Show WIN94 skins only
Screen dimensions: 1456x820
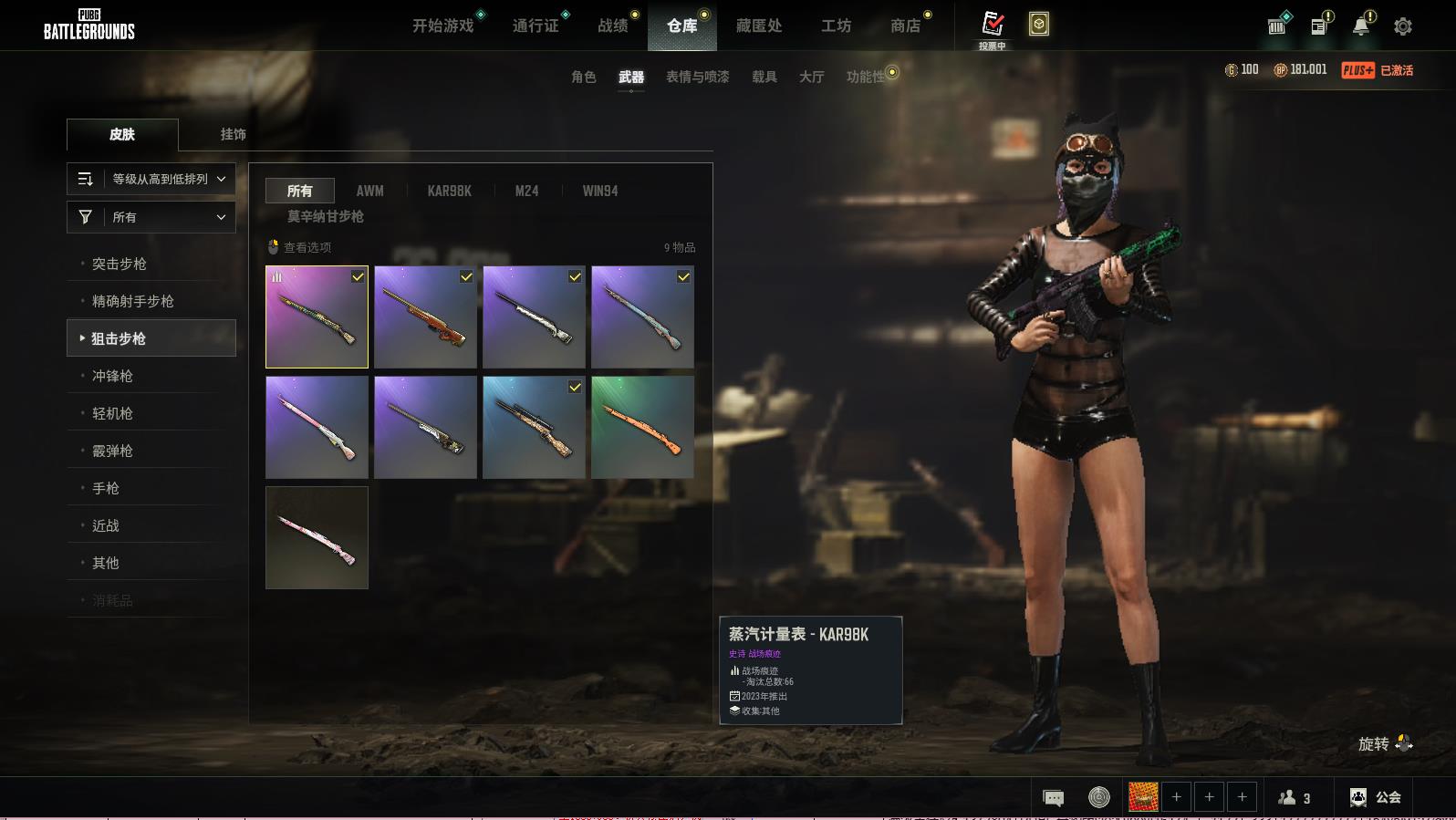tap(600, 191)
